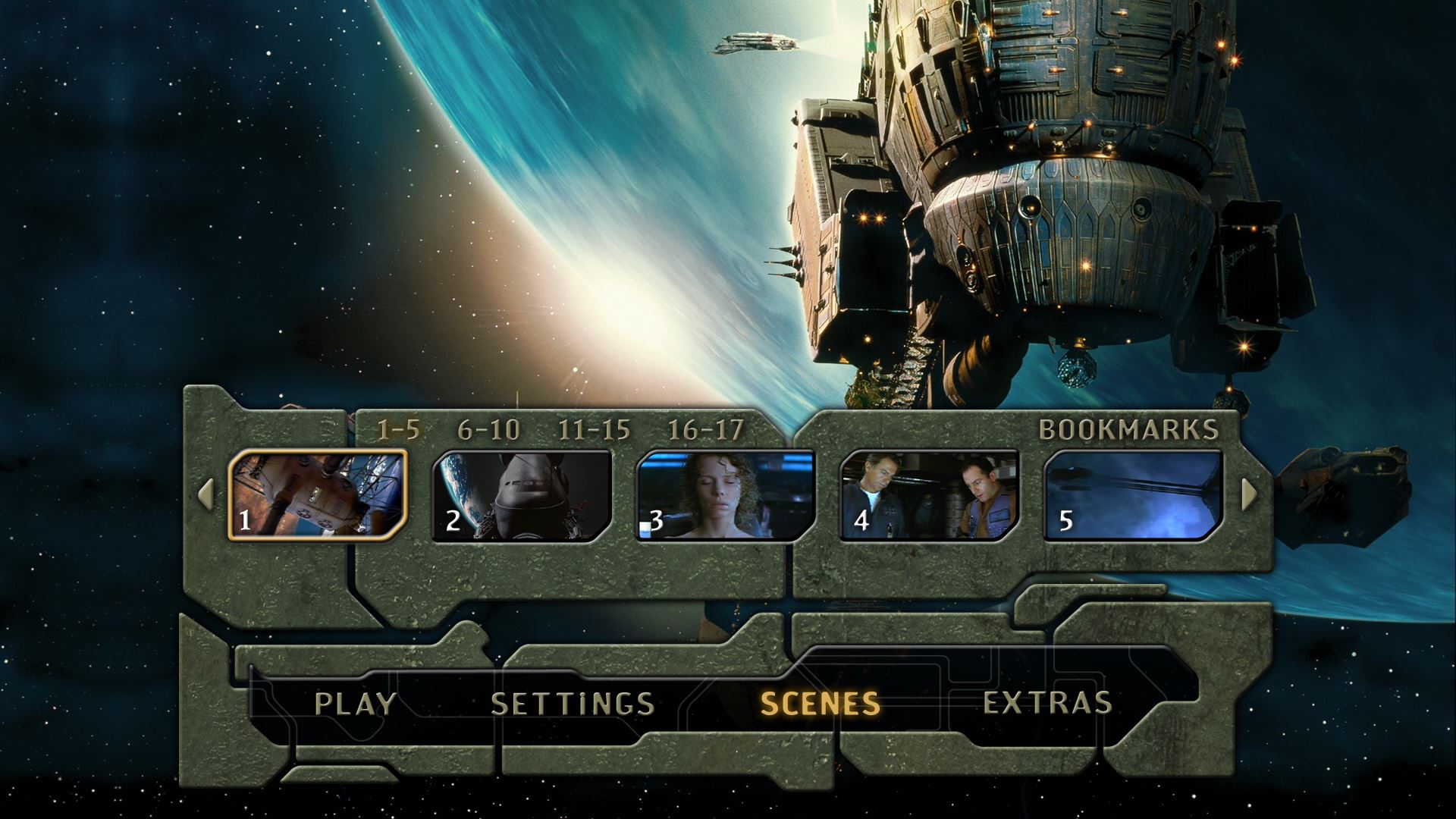Show scenes 6-10 range
Screen dimensions: 1456x819
click(x=488, y=430)
